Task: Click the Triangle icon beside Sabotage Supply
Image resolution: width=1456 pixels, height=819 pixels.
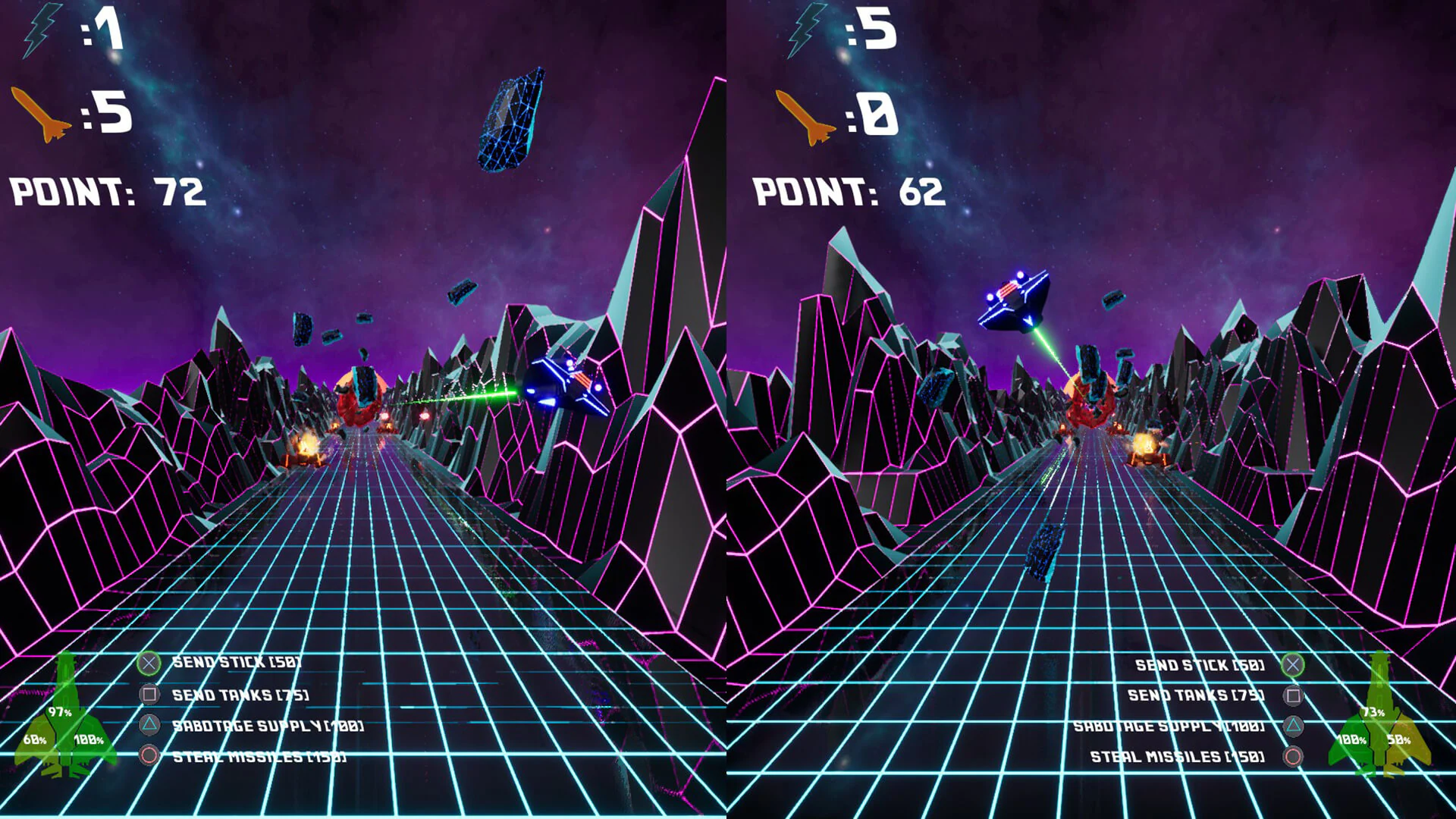Action: (x=149, y=725)
